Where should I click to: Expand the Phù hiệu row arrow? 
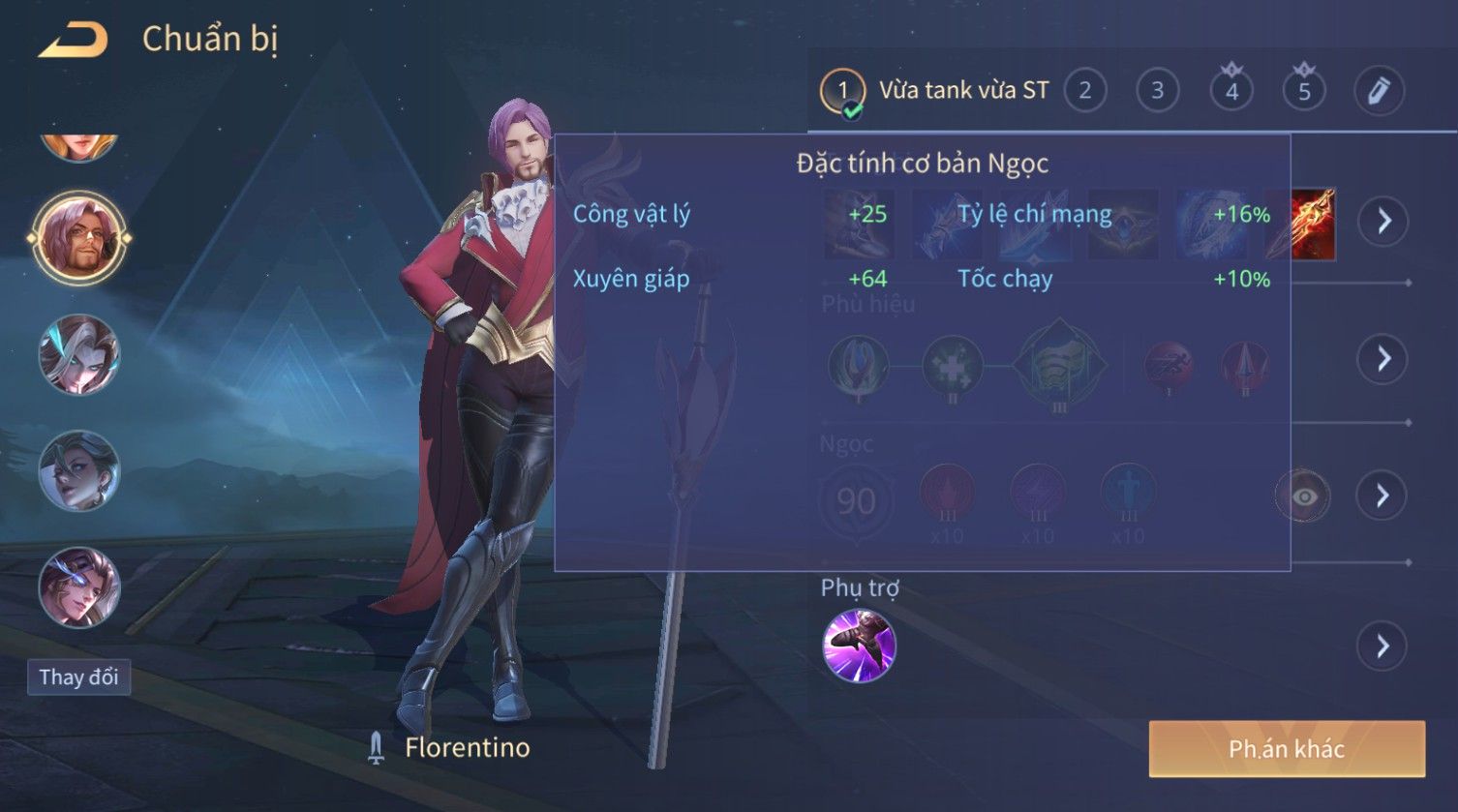pyautogui.click(x=1383, y=359)
